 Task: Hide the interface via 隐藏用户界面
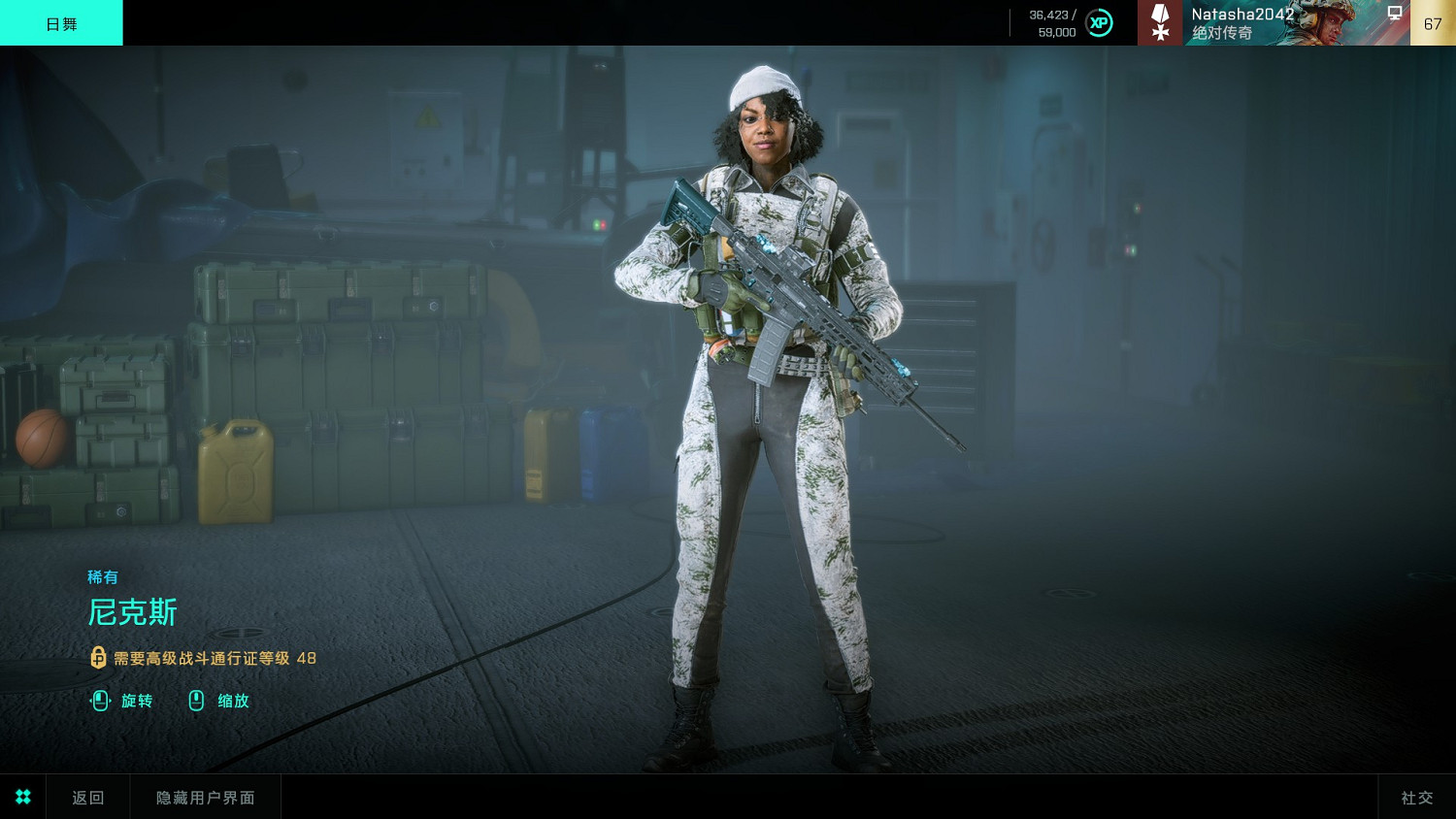206,797
